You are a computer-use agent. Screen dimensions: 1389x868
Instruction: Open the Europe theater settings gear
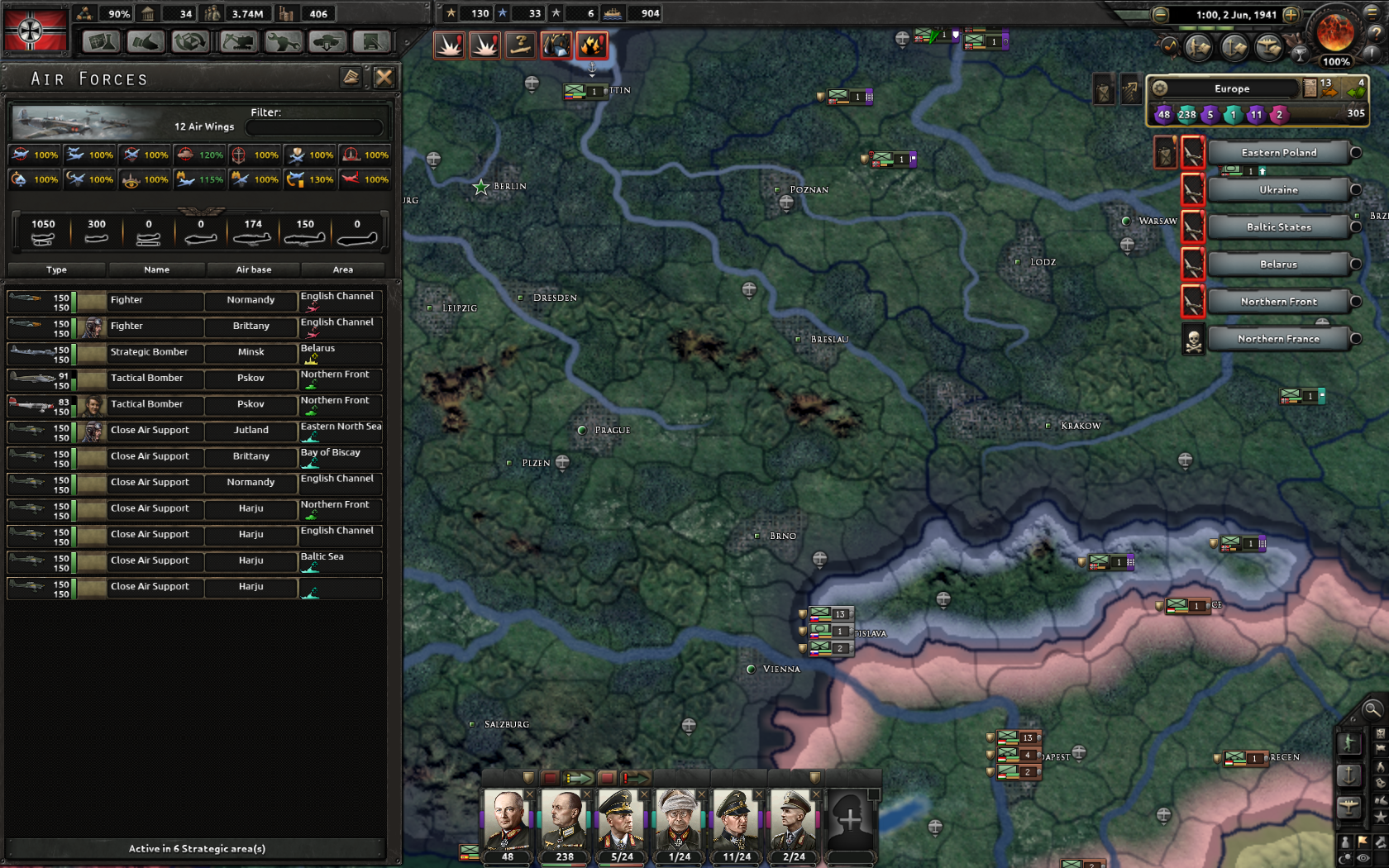1160,88
